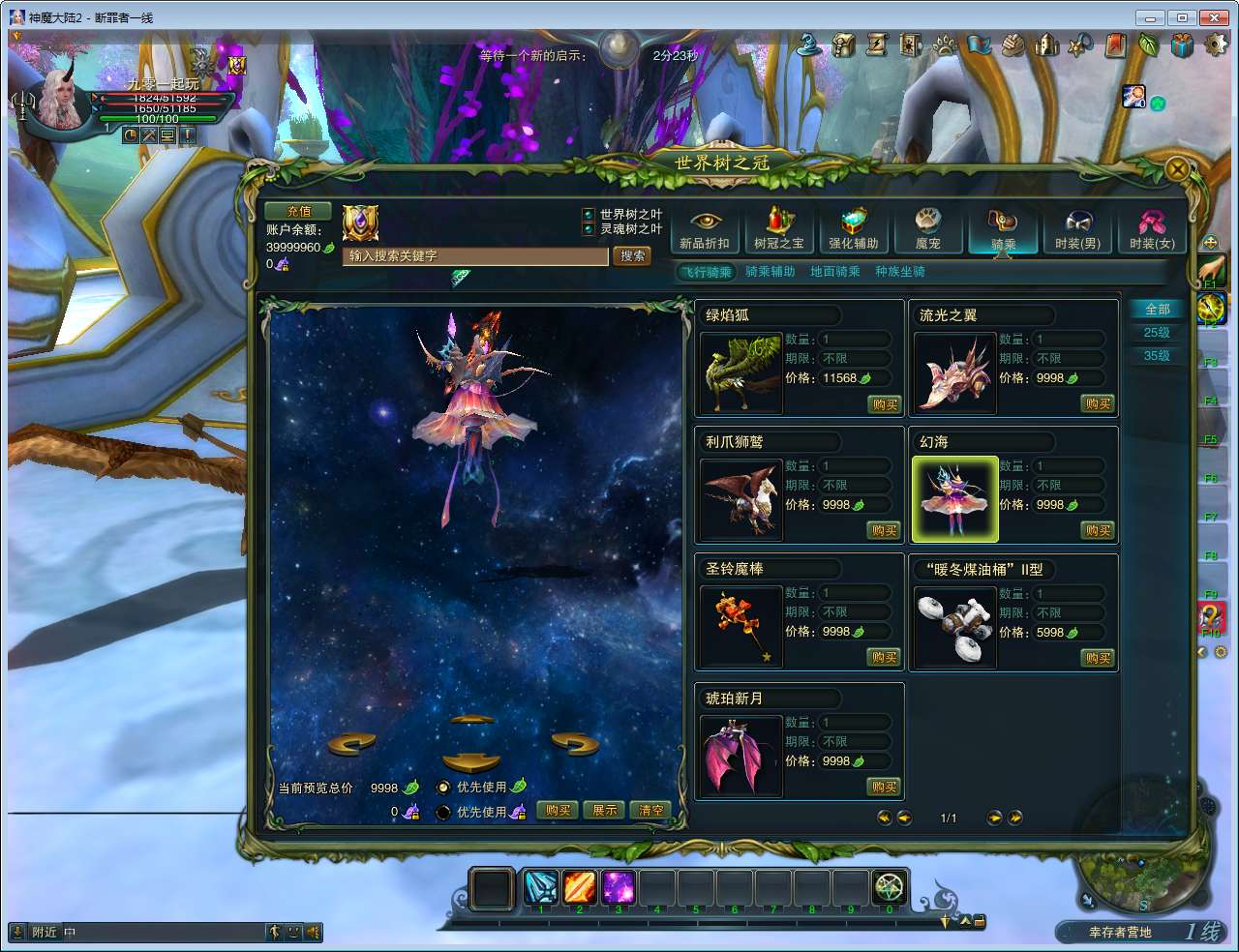Image resolution: width=1239 pixels, height=952 pixels.
Task: Click the 展示 display button under preview
Action: (x=605, y=811)
